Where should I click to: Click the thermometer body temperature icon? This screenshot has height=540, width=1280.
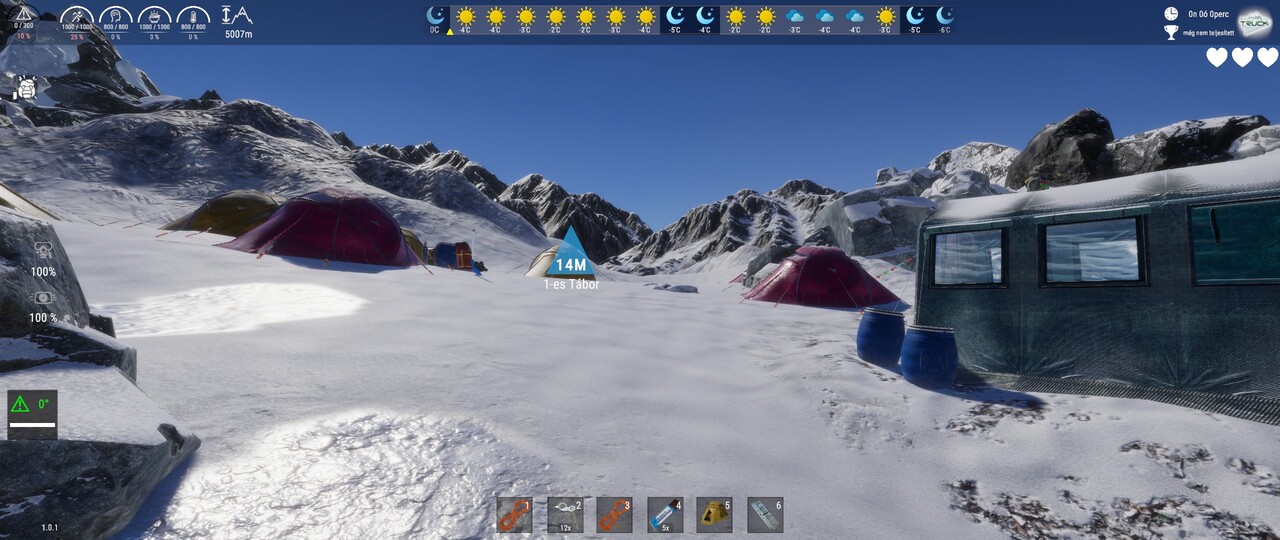click(193, 16)
